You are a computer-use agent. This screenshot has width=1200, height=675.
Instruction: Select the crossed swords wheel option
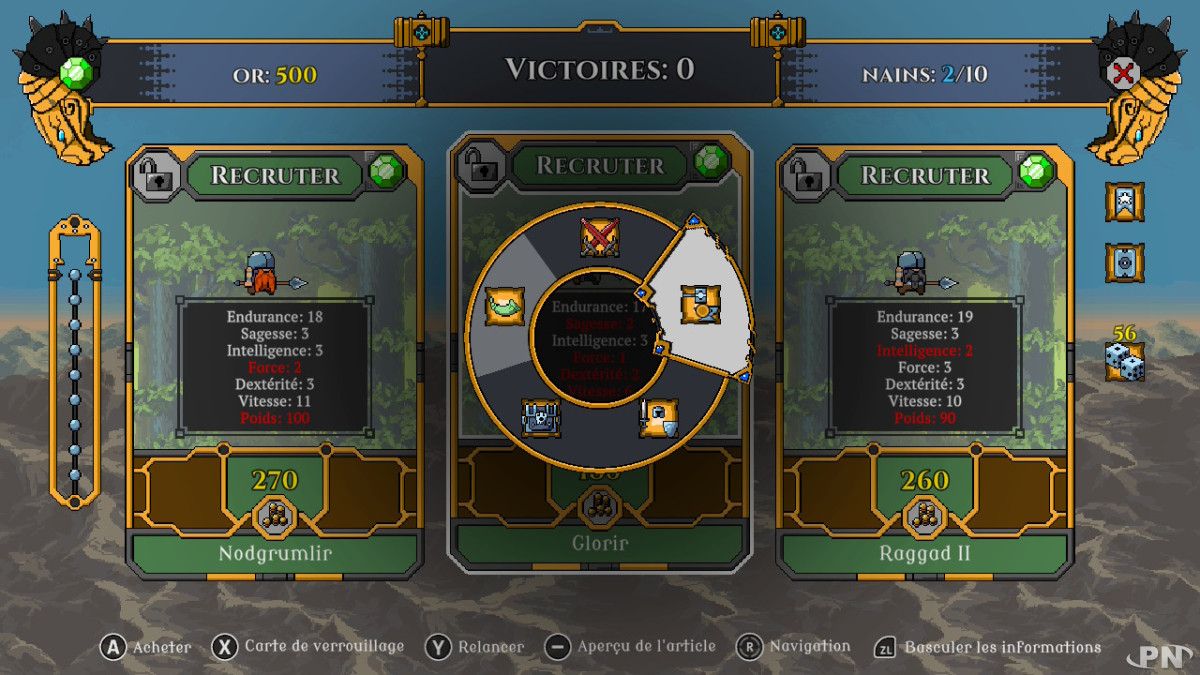tap(600, 237)
